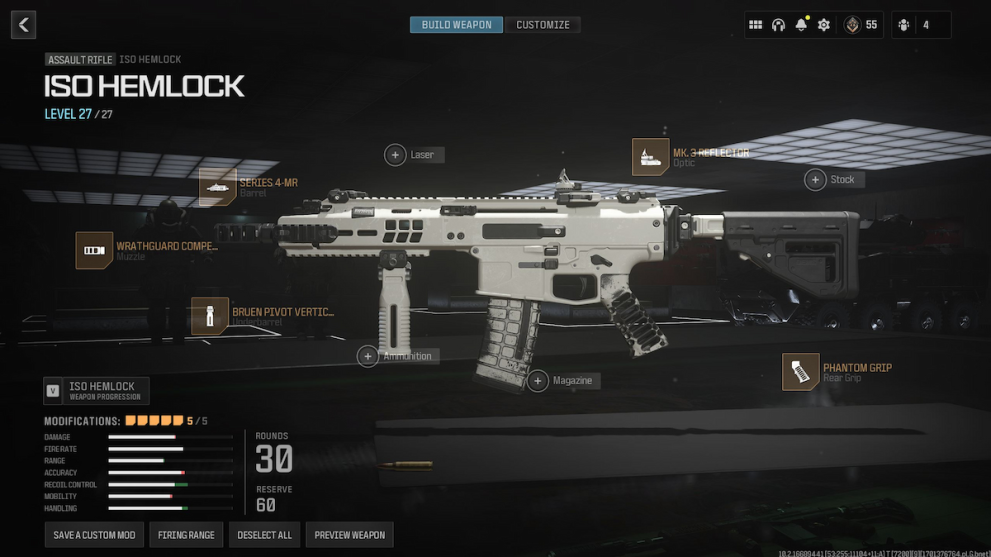Choose the Phantom Grip rear grip slot
The image size is (991, 557).
[x=801, y=372]
